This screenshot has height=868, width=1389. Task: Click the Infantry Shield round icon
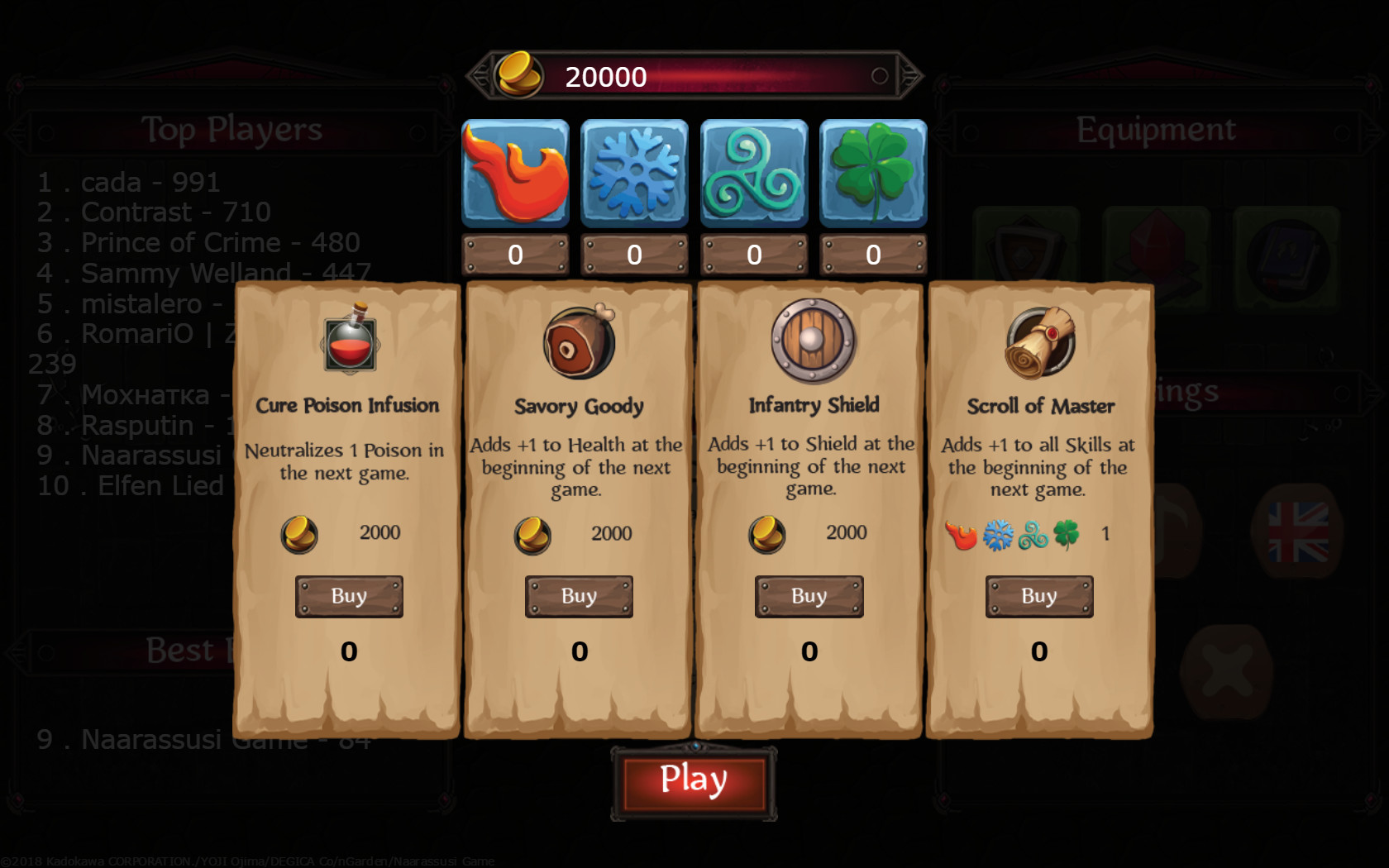[x=813, y=340]
